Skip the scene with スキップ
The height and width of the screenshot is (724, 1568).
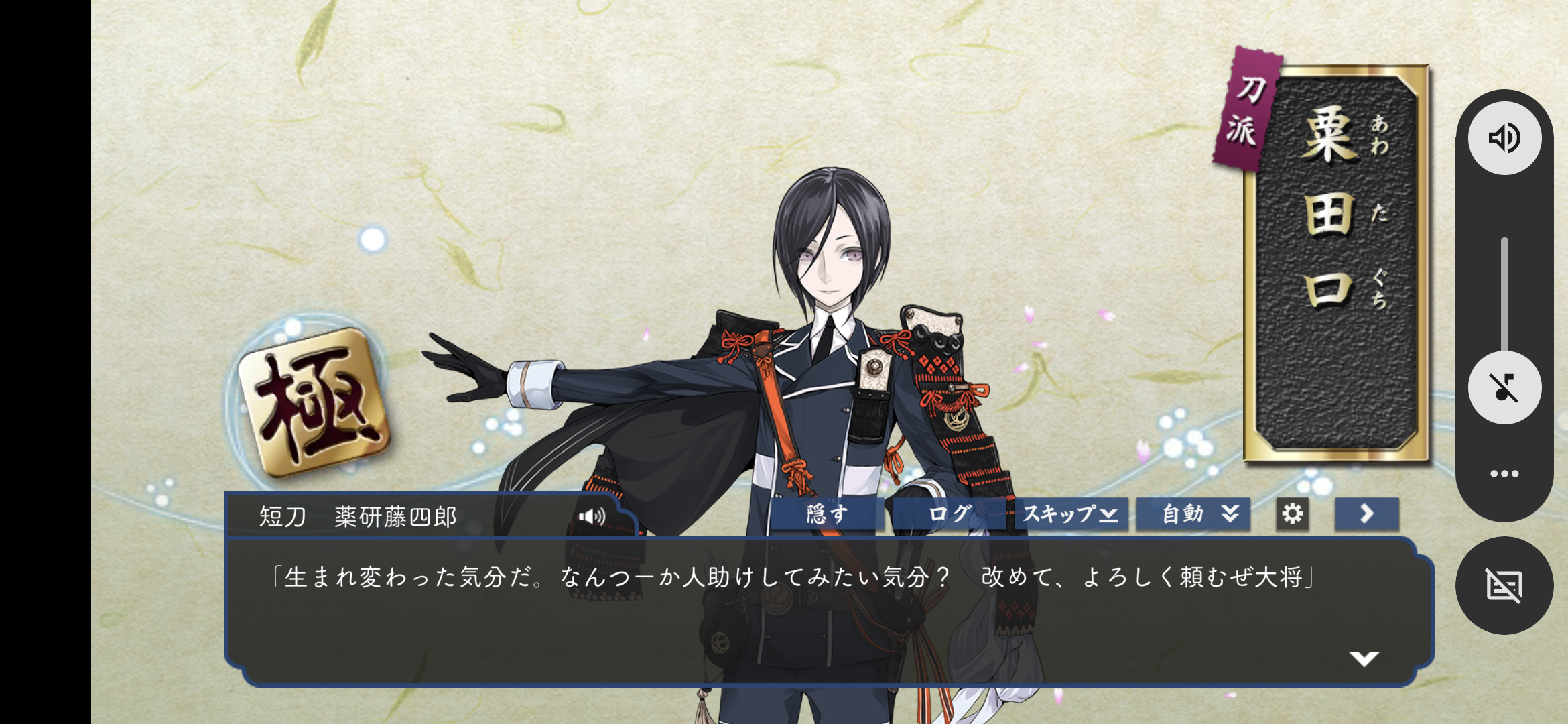(x=1070, y=514)
